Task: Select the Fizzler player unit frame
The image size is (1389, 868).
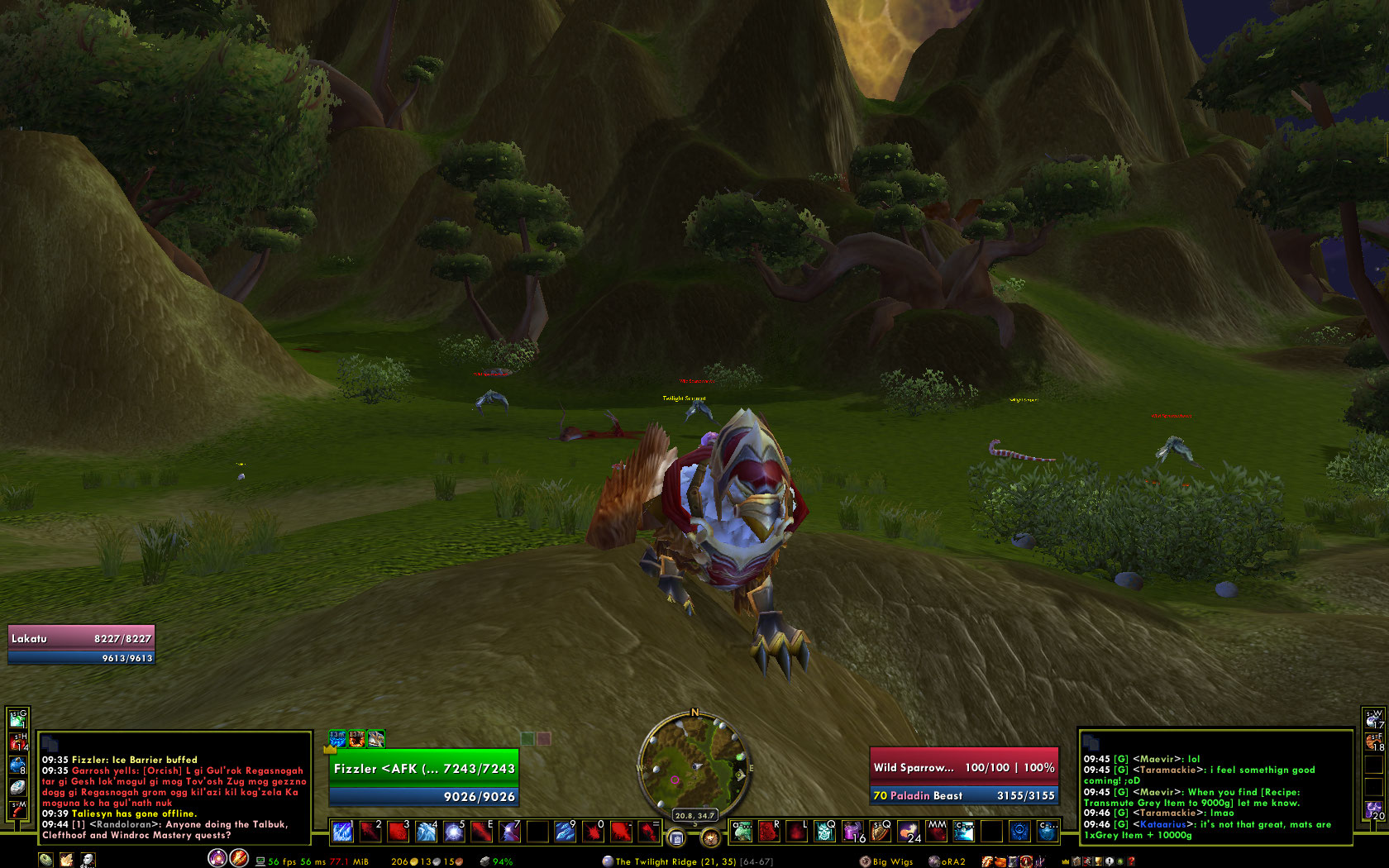Action: click(x=423, y=769)
